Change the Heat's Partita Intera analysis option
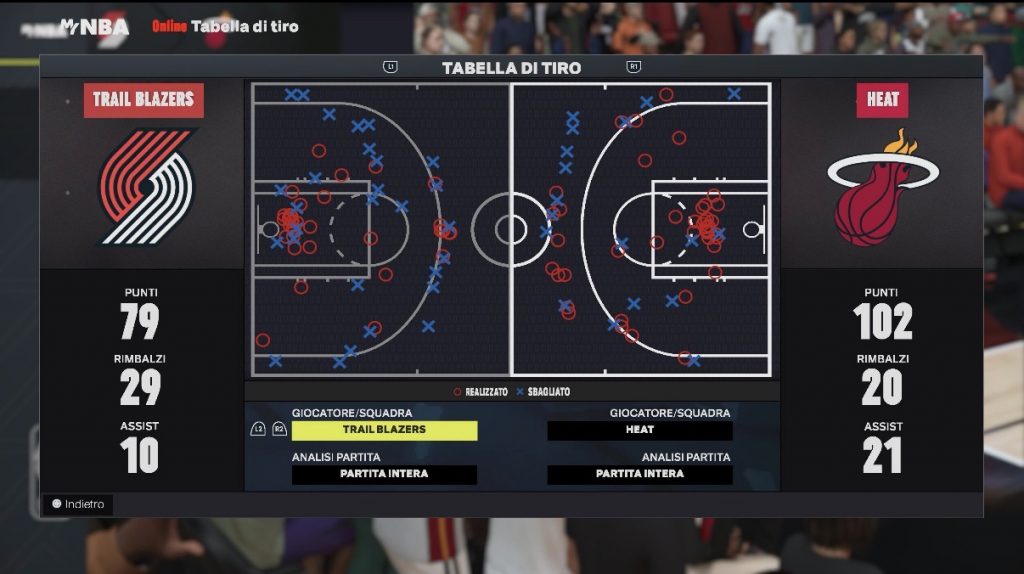This screenshot has width=1024, height=574. pos(639,474)
